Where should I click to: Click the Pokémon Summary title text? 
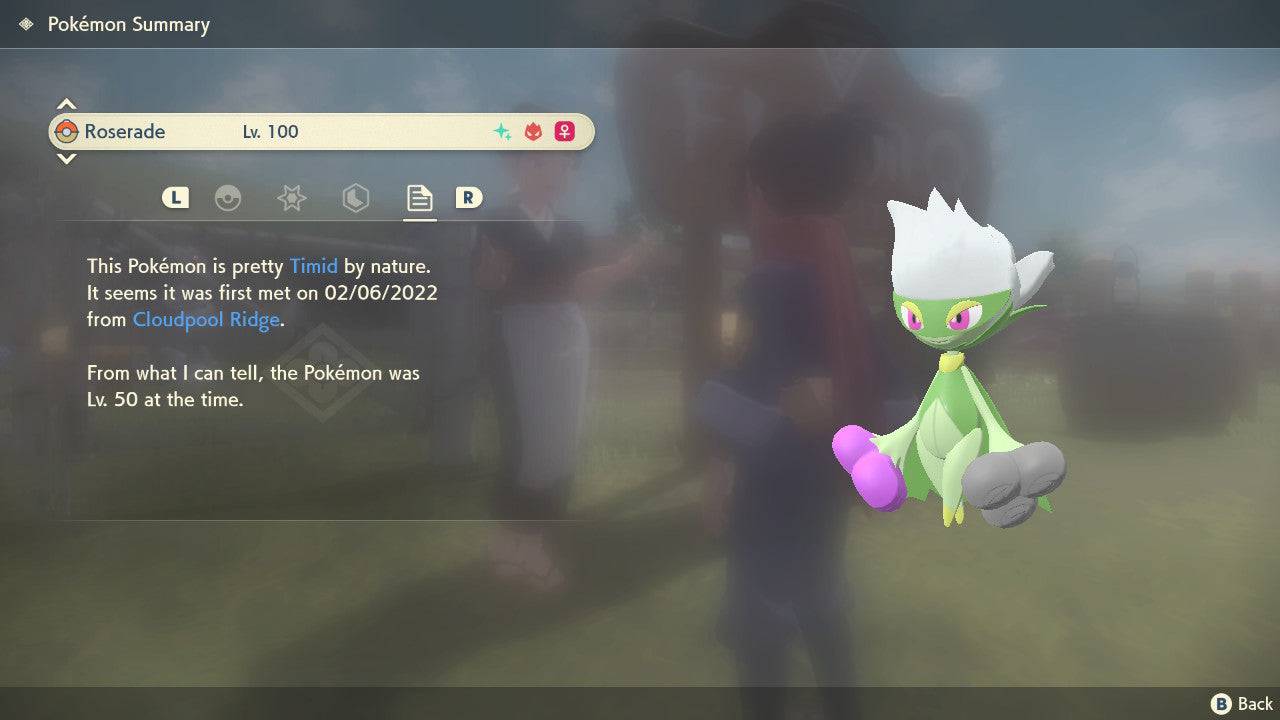coord(127,24)
